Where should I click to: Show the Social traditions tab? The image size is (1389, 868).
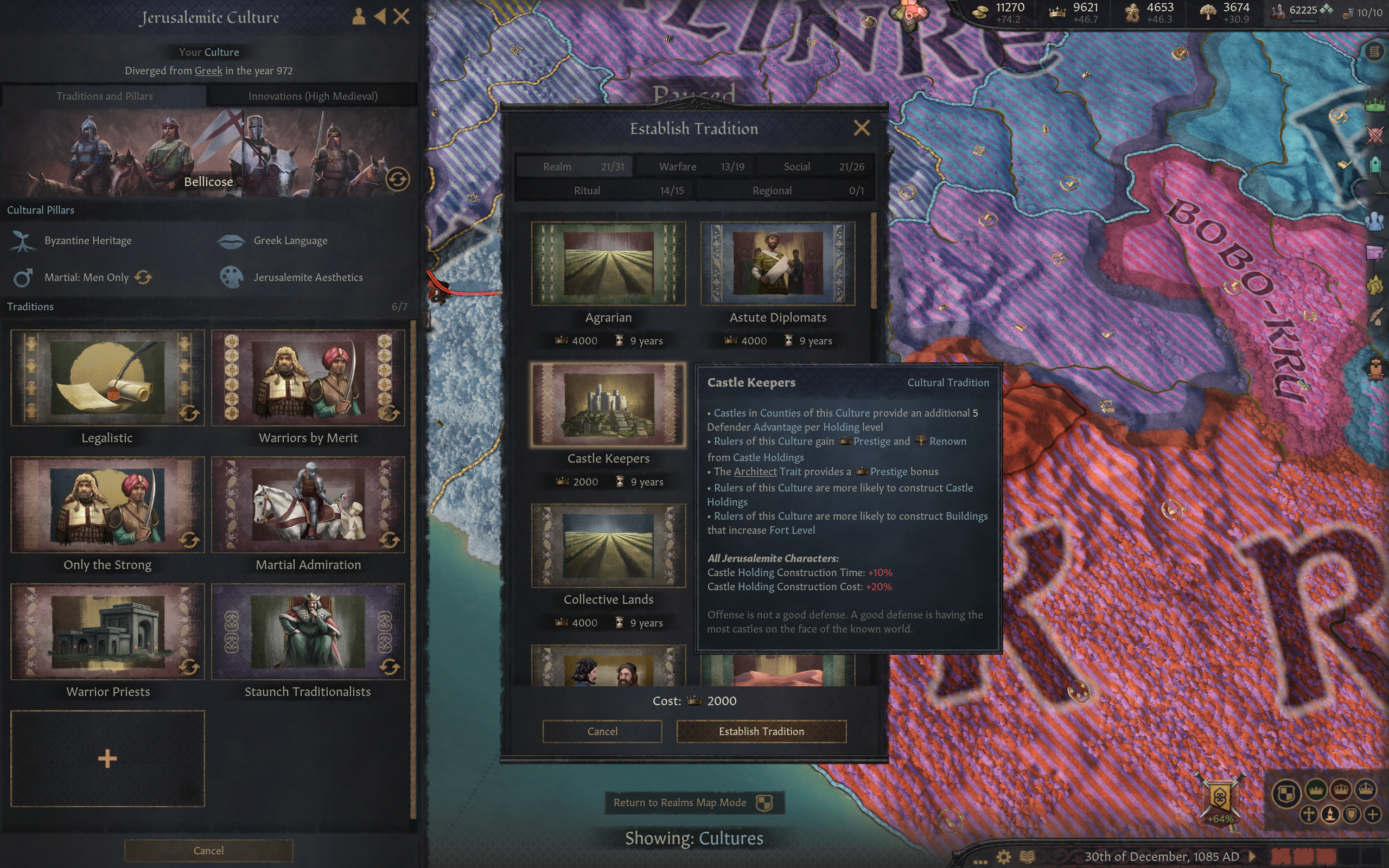coord(815,167)
